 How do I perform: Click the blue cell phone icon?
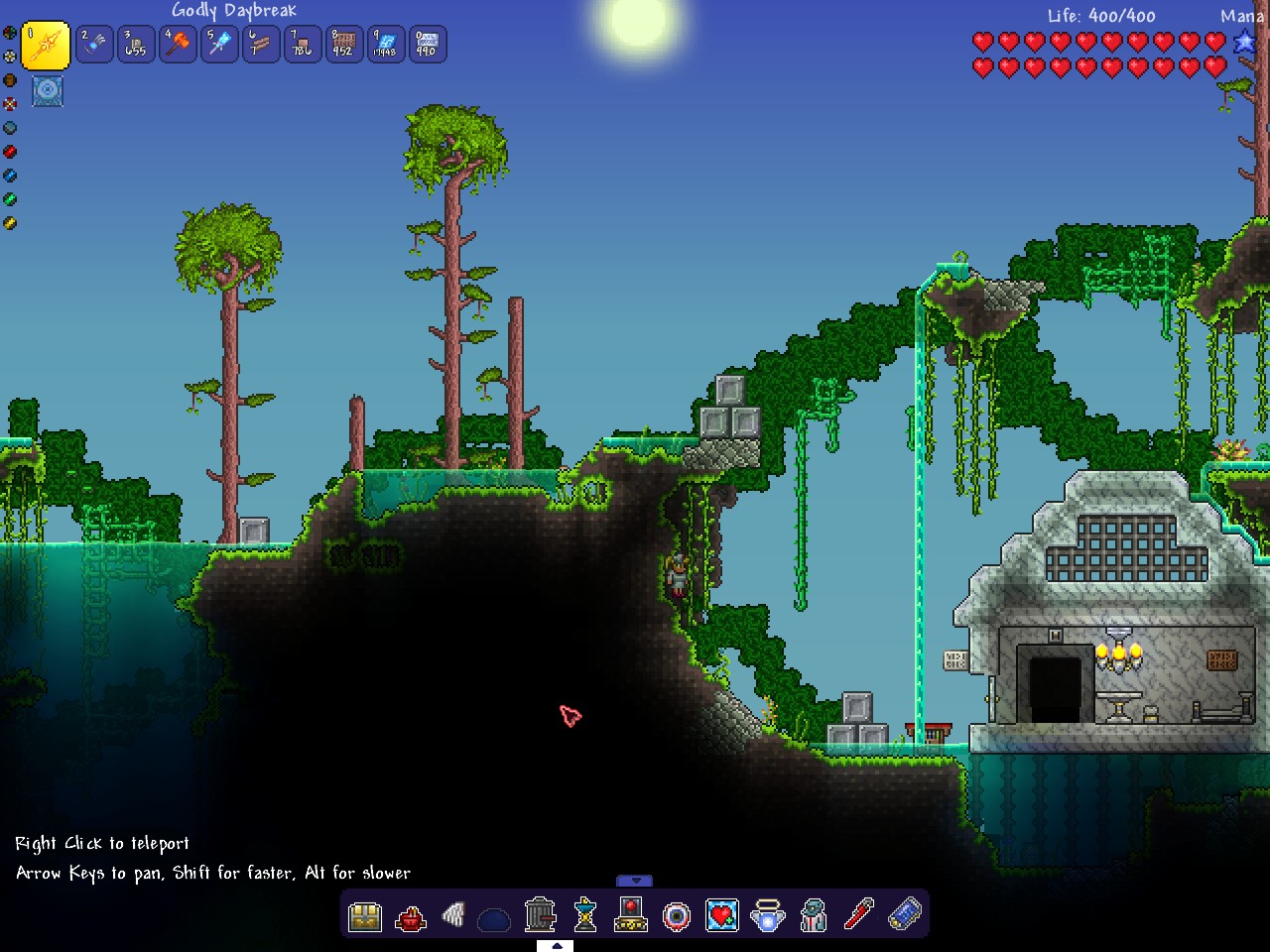click(904, 914)
